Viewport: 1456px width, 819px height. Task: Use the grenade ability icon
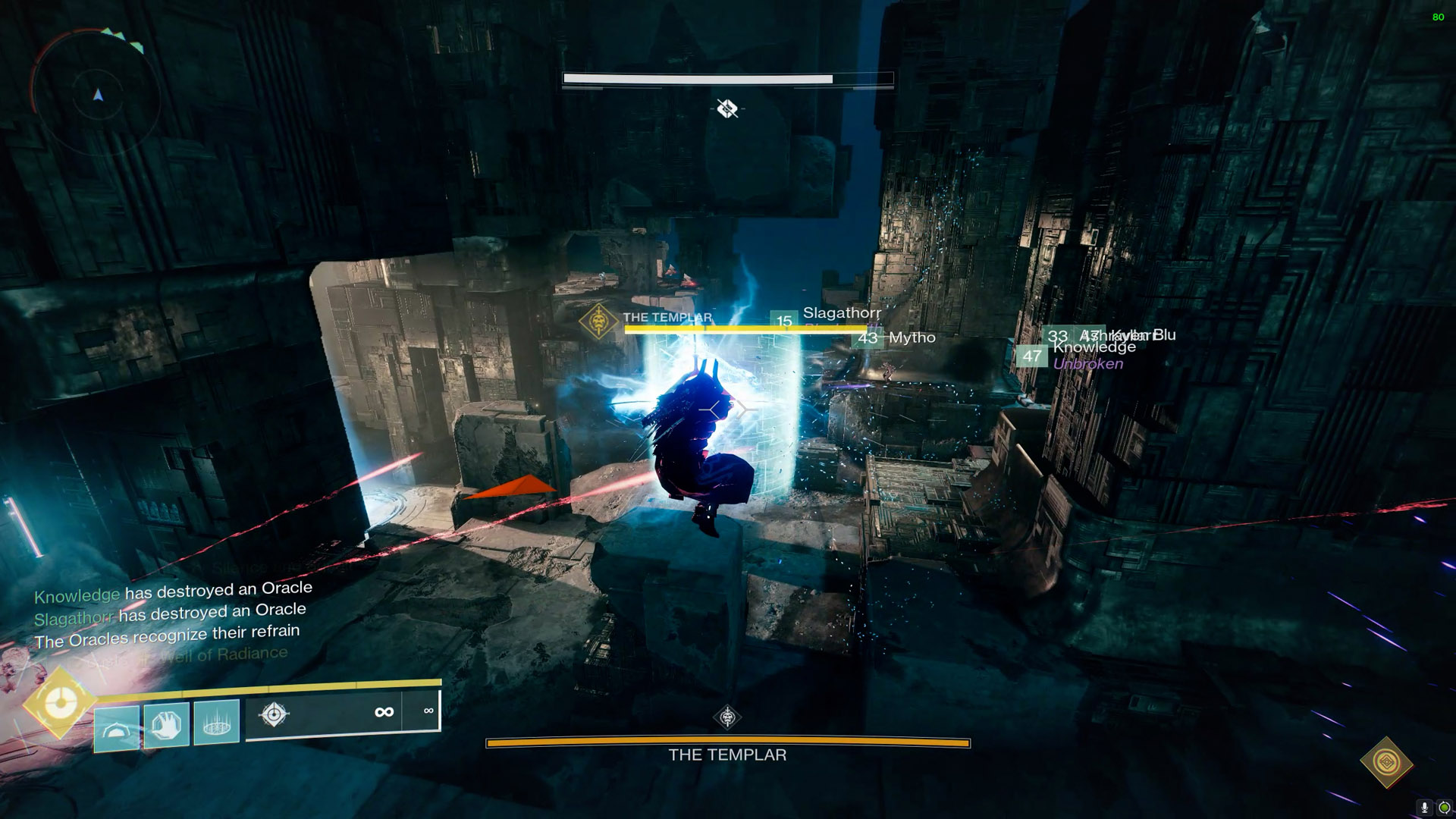117,728
